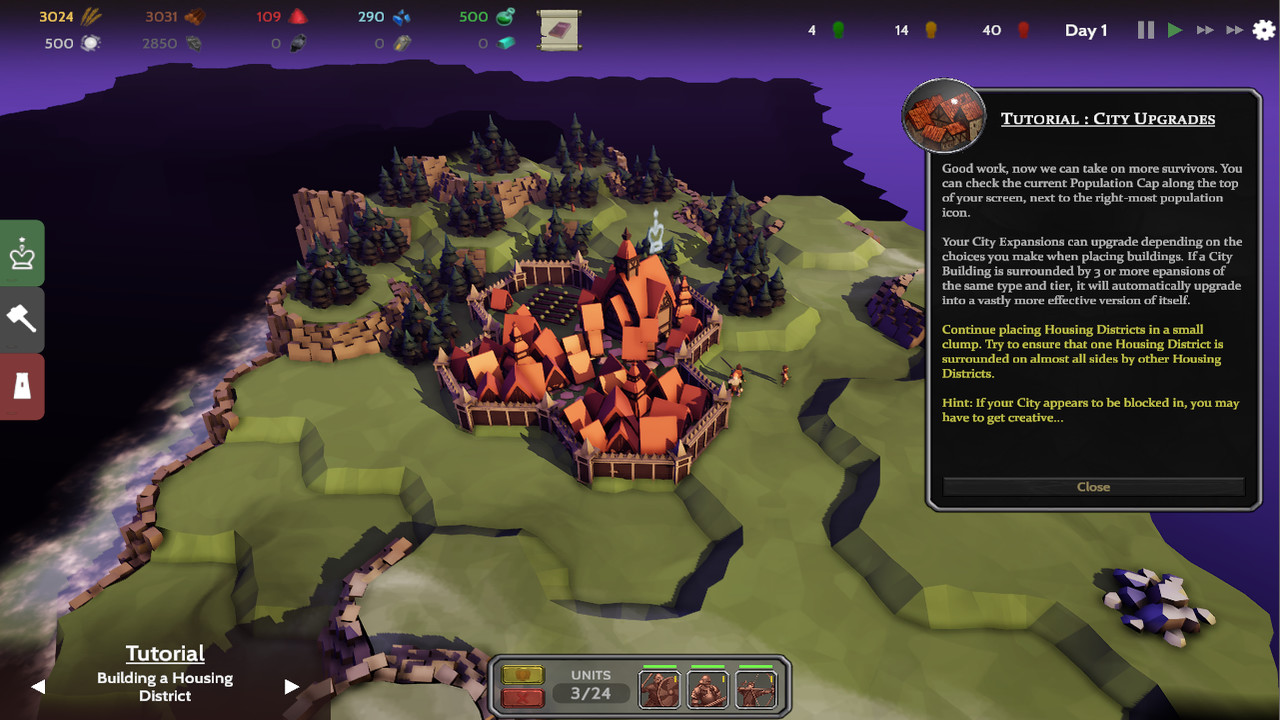Open the green crown tab
The image size is (1280, 720).
point(22,255)
